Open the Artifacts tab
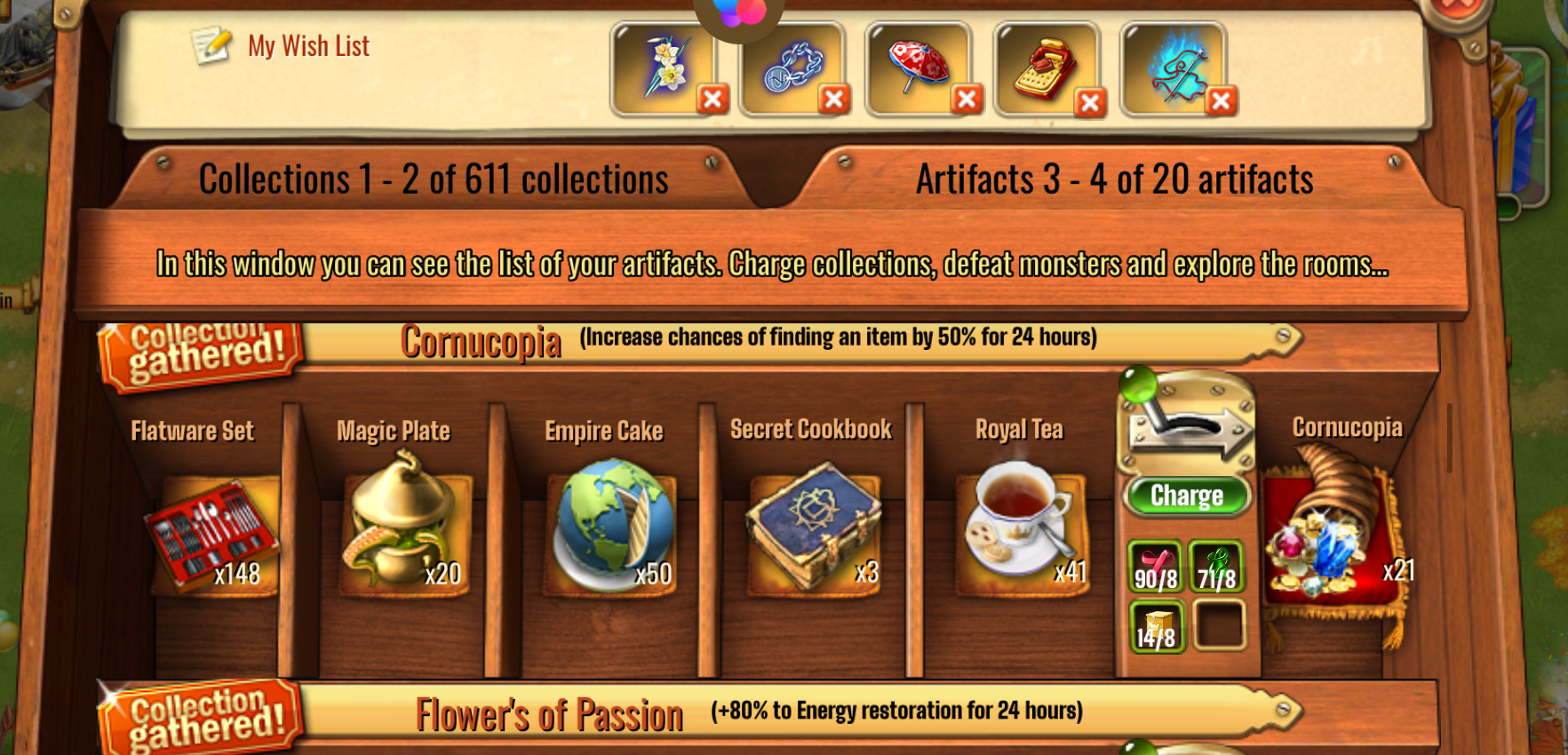Screen dimensions: 1568x755 (x=1114, y=179)
